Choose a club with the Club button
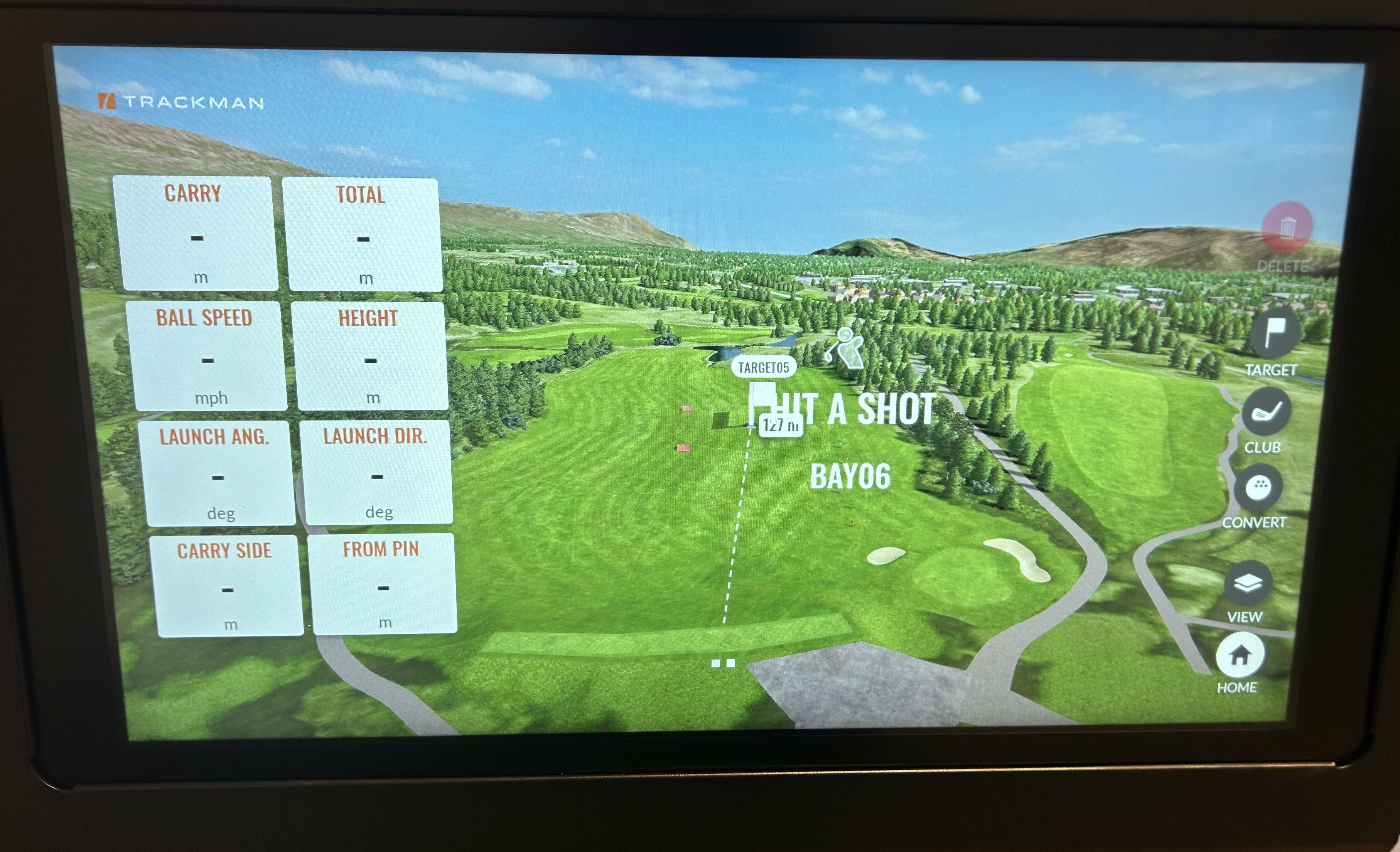The image size is (1400, 852). tap(1267, 411)
